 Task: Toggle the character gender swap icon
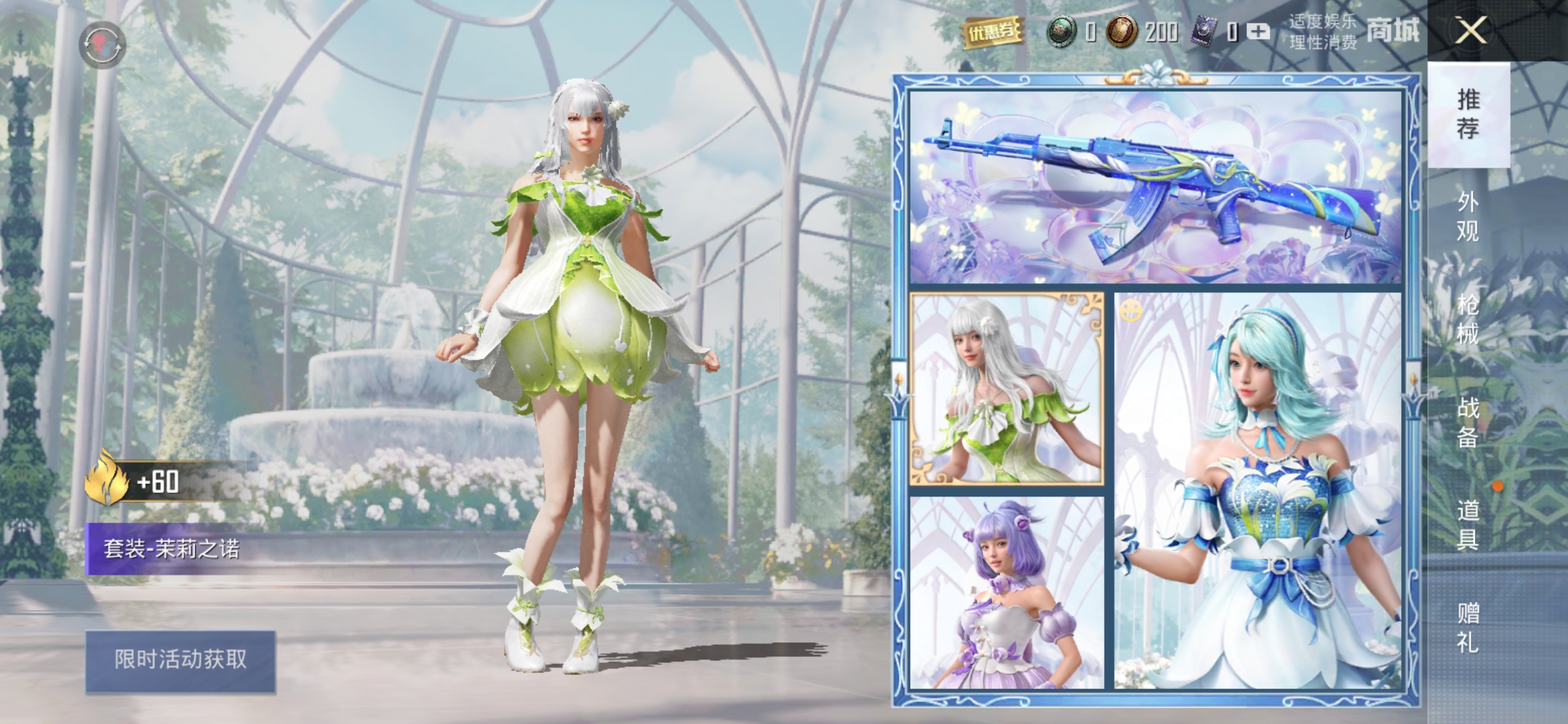point(103,45)
